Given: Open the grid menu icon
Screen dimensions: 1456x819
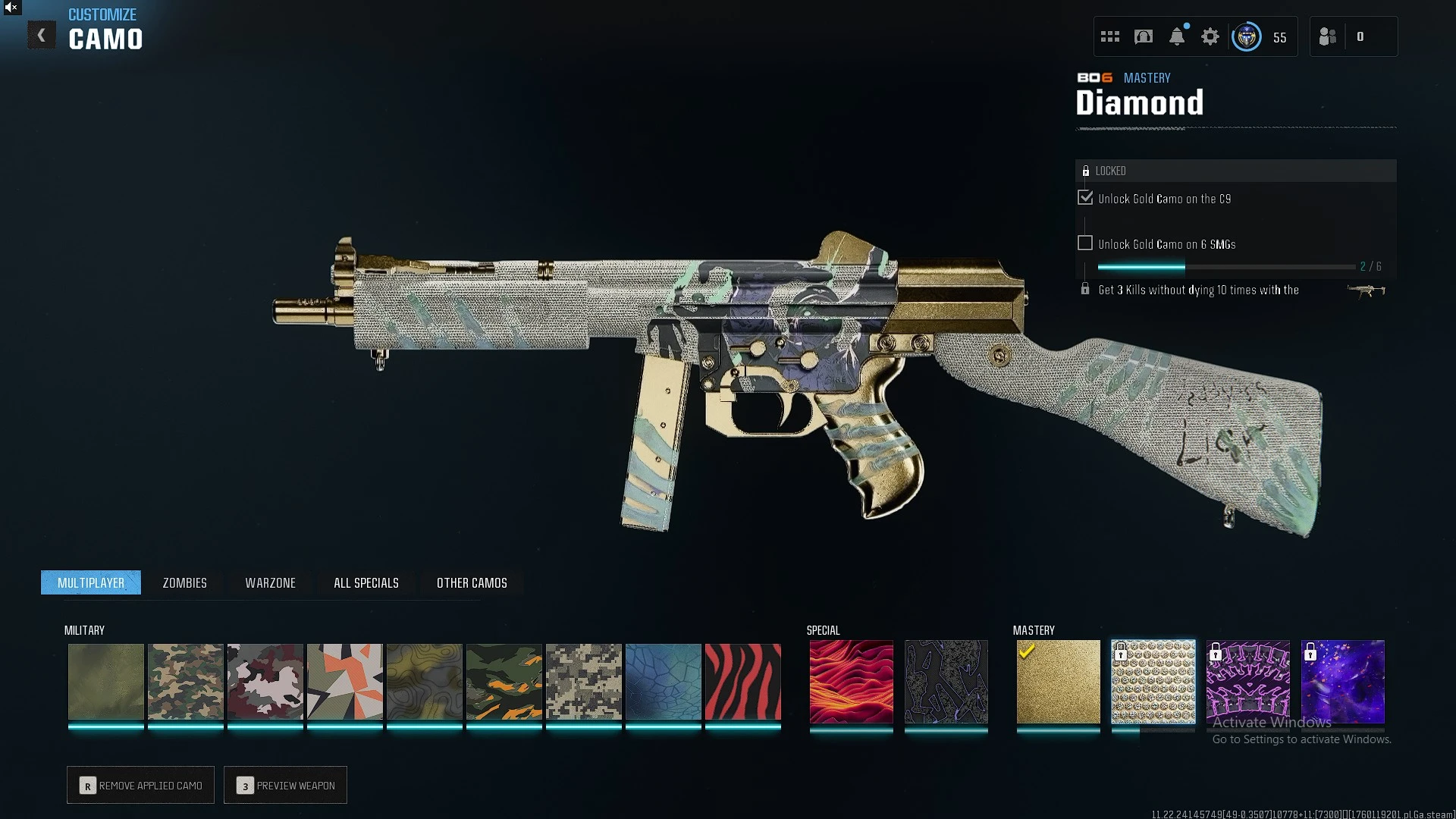Looking at the screenshot, I should pyautogui.click(x=1109, y=36).
